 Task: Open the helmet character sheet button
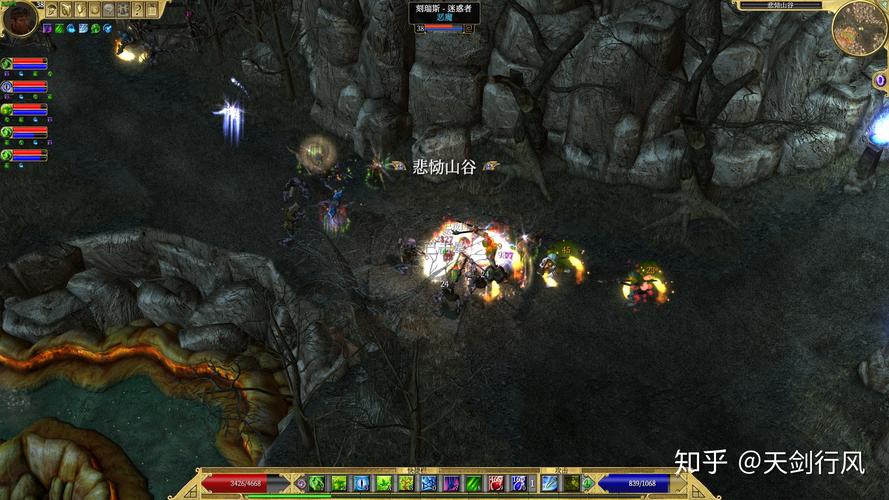click(x=52, y=10)
